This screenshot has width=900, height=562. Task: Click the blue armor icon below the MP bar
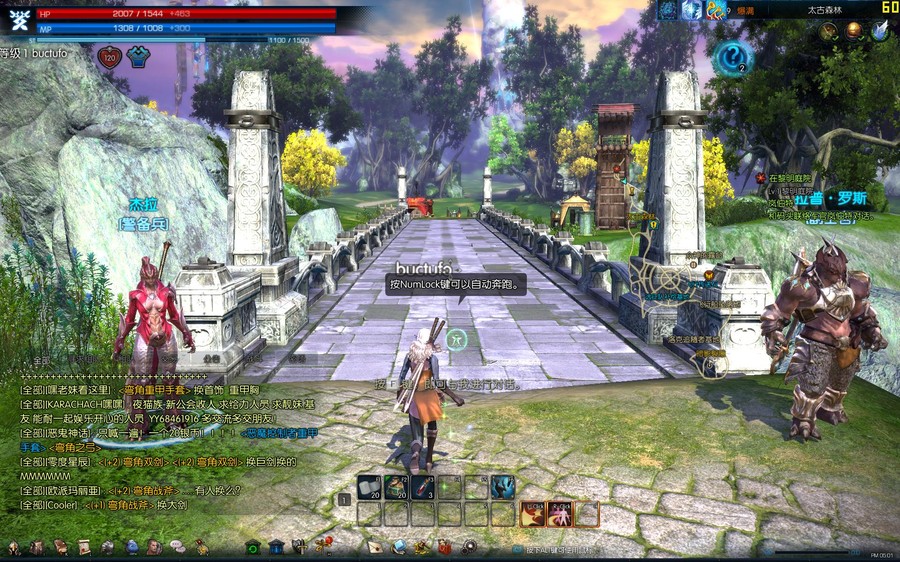137,57
